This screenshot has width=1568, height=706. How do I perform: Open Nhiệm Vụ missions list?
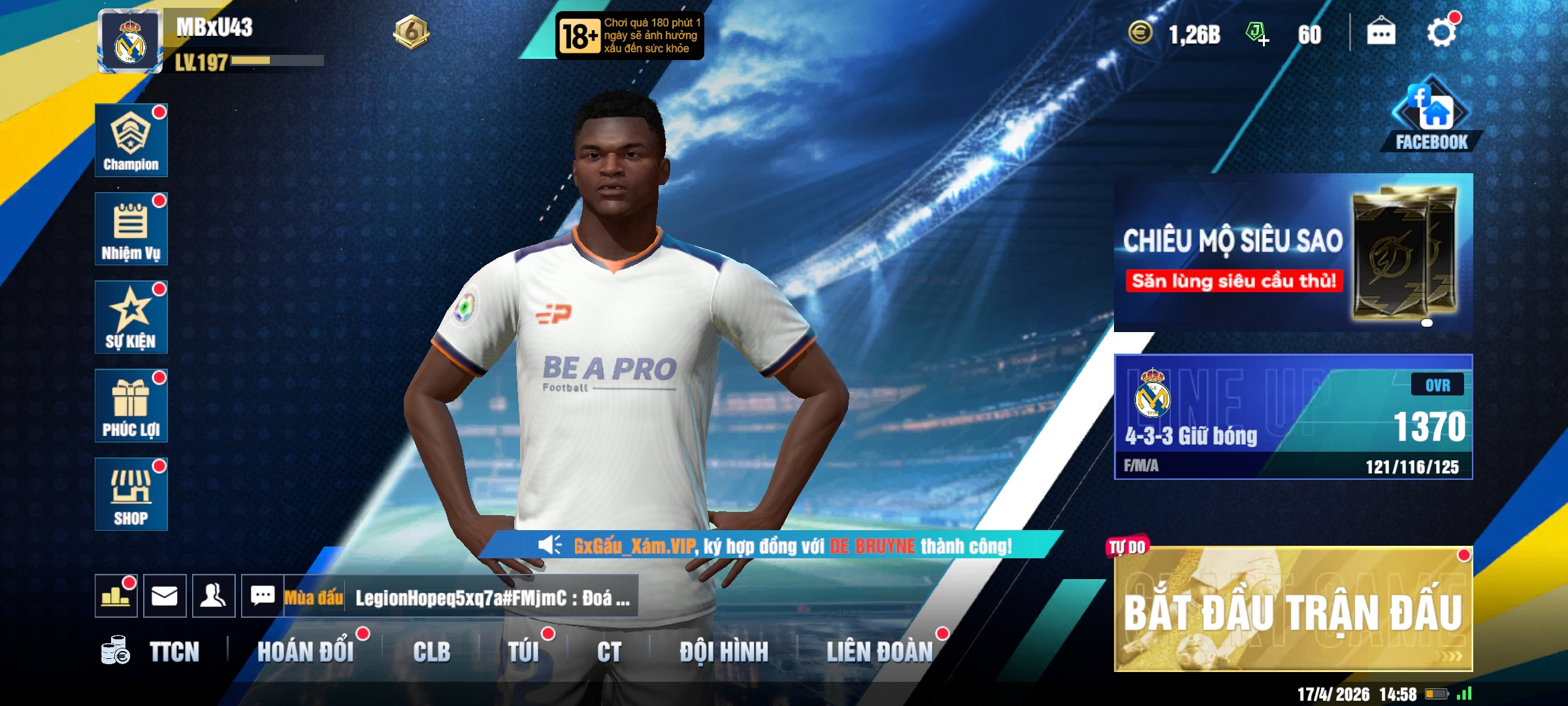(131, 229)
